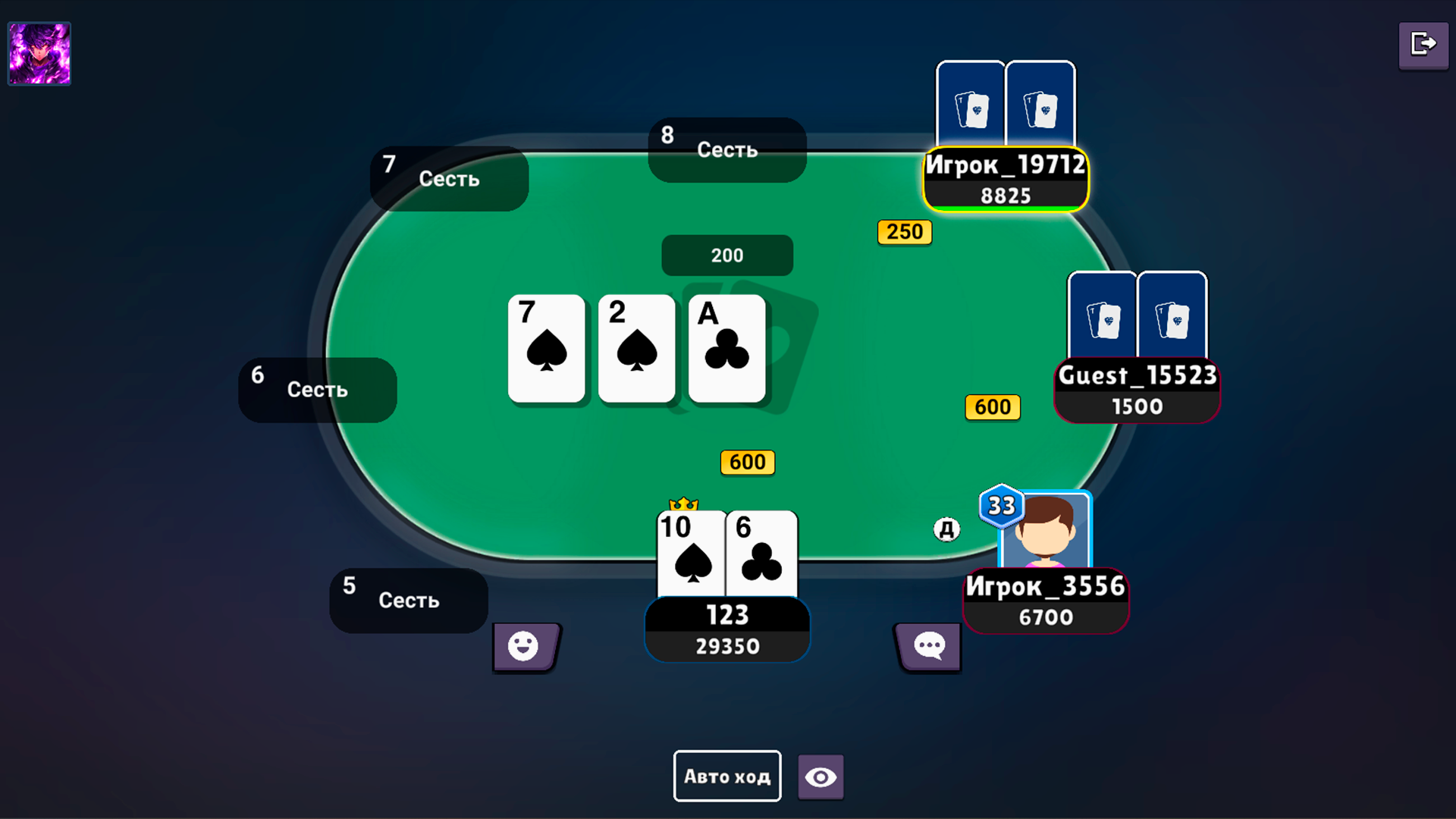
Task: Click the crown icon above your hole cards
Action: pos(685,503)
